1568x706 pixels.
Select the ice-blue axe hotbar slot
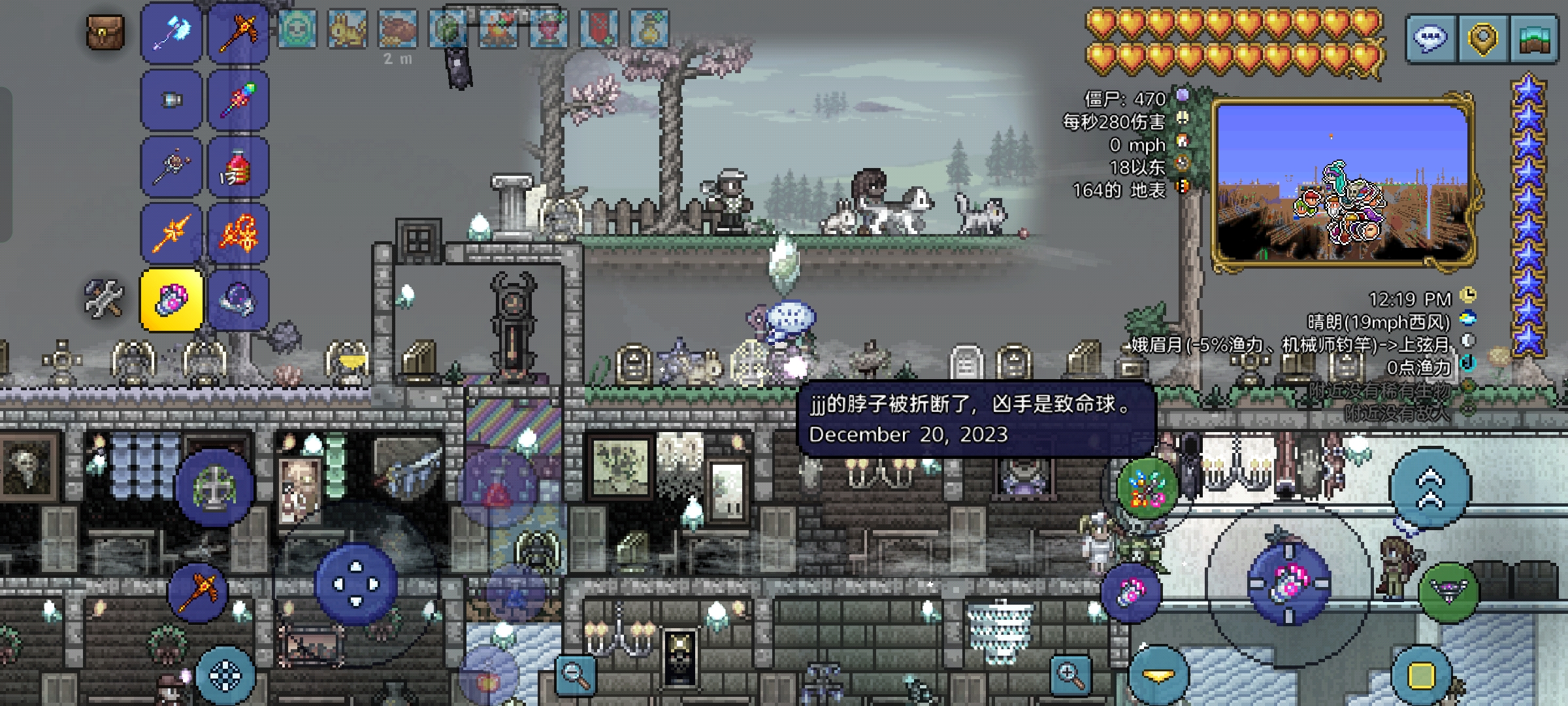[x=171, y=33]
